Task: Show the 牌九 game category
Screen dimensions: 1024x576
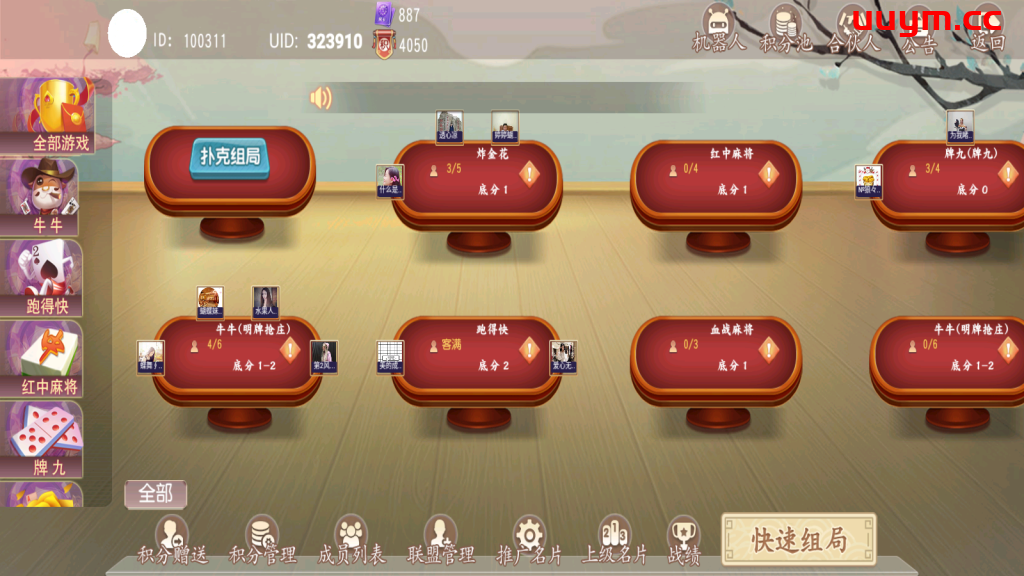Action: click(x=48, y=440)
